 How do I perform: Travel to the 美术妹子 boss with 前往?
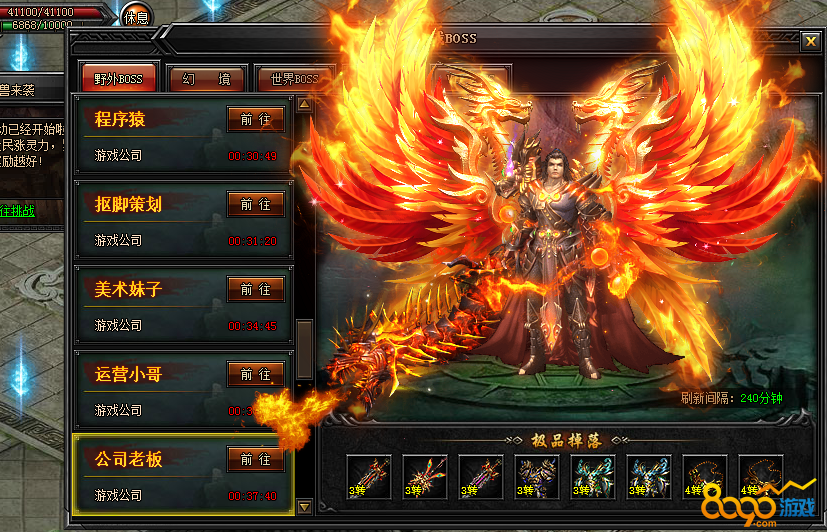256,289
